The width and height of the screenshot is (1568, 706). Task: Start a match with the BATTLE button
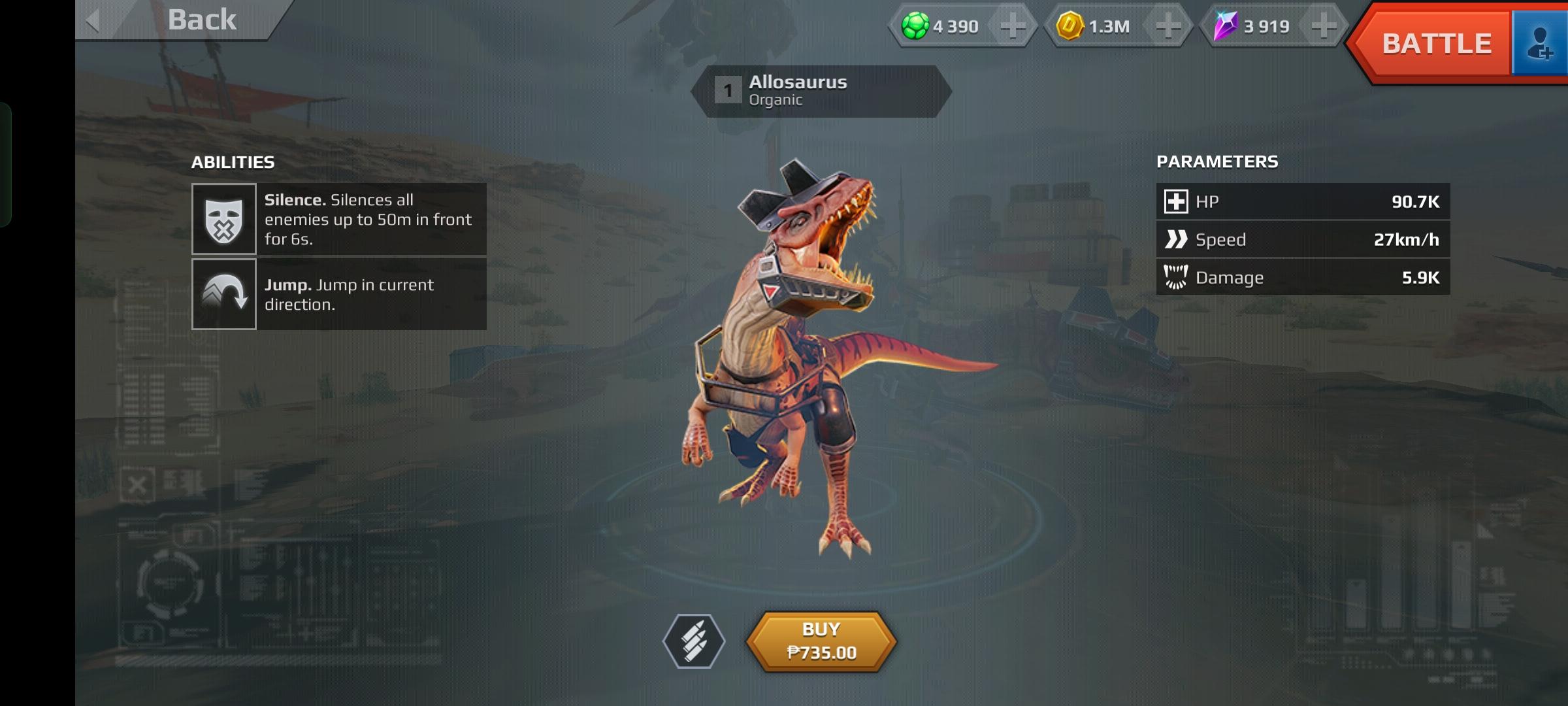(1436, 44)
